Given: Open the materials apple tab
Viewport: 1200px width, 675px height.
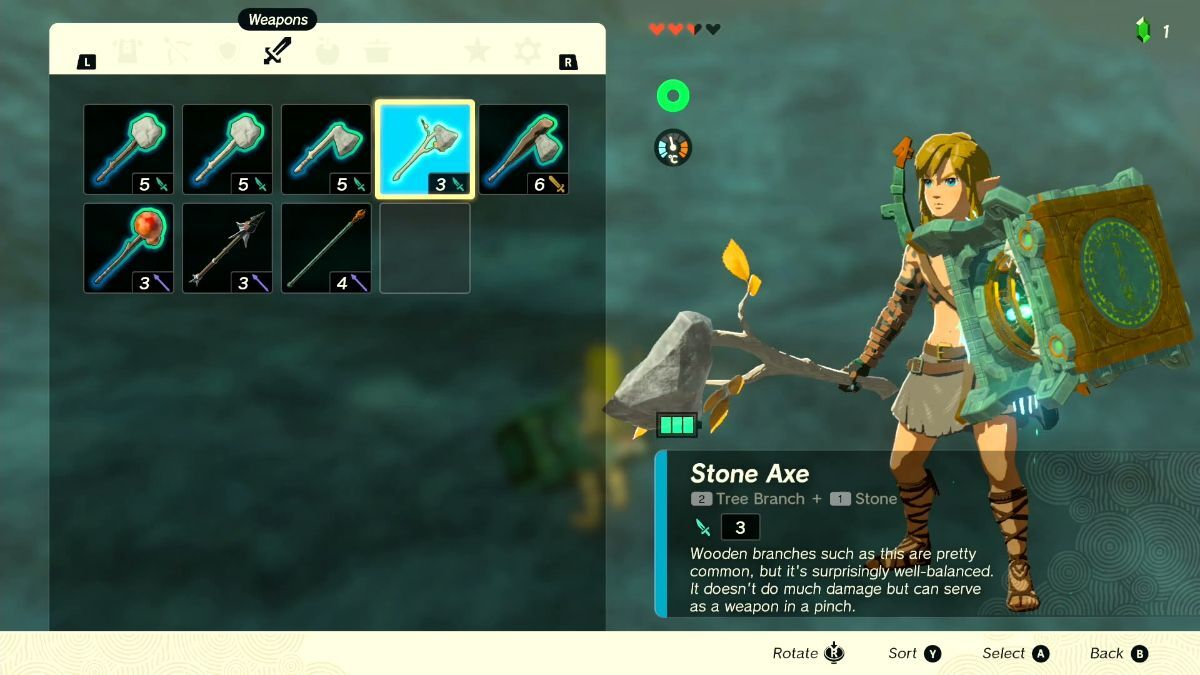Looking at the screenshot, I should pyautogui.click(x=328, y=51).
